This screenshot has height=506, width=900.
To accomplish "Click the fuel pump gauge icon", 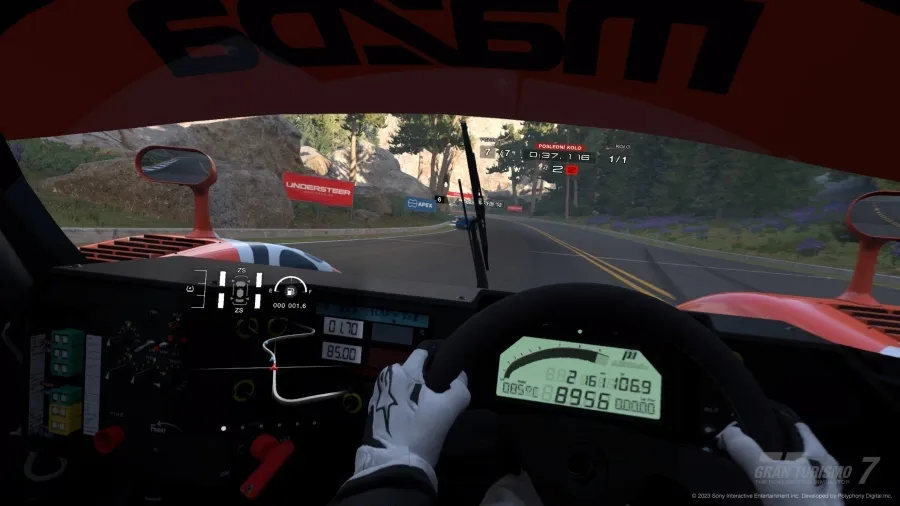I will coord(290,289).
